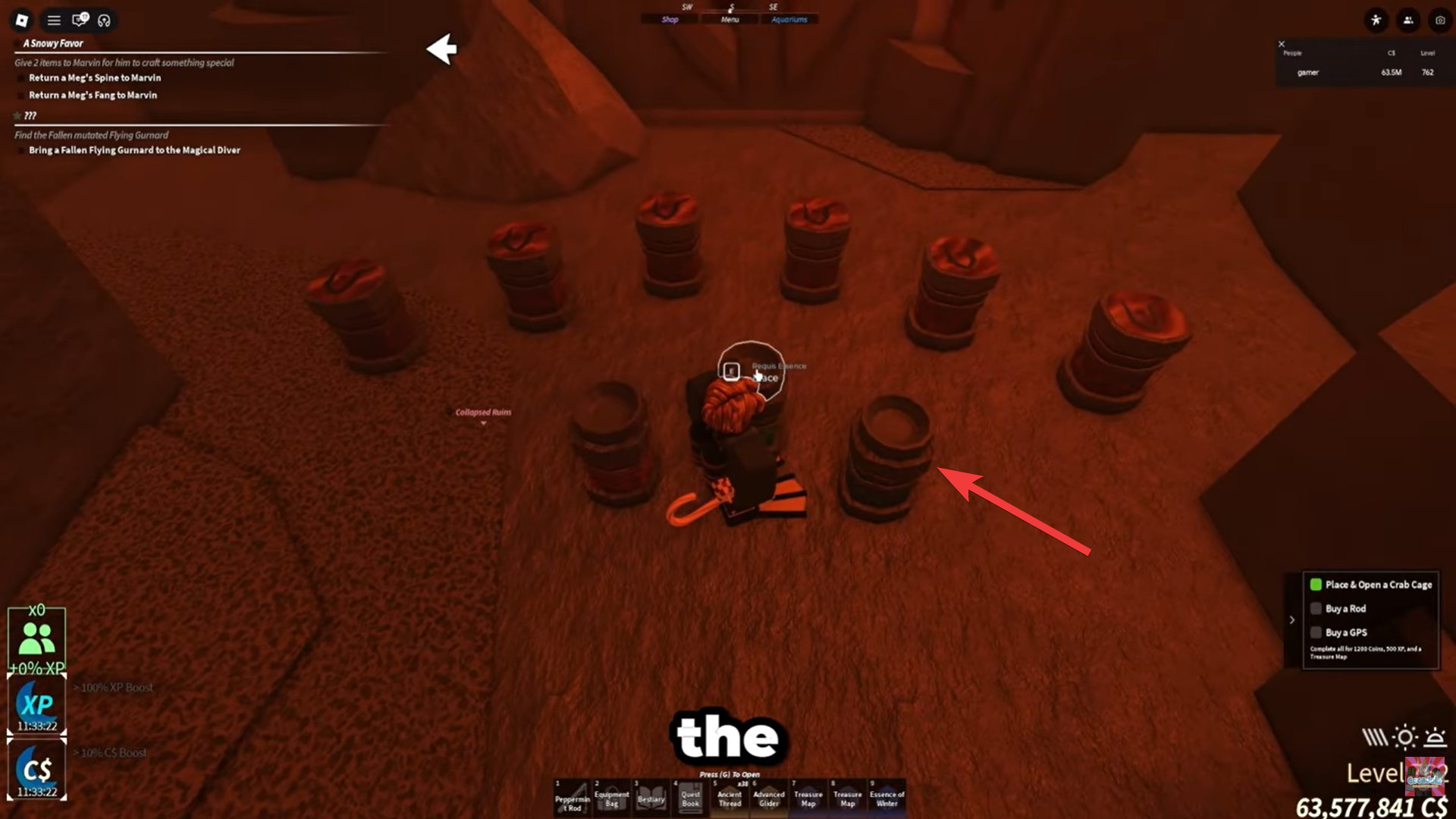
Task: Select the Advanced Glider item
Action: [769, 796]
